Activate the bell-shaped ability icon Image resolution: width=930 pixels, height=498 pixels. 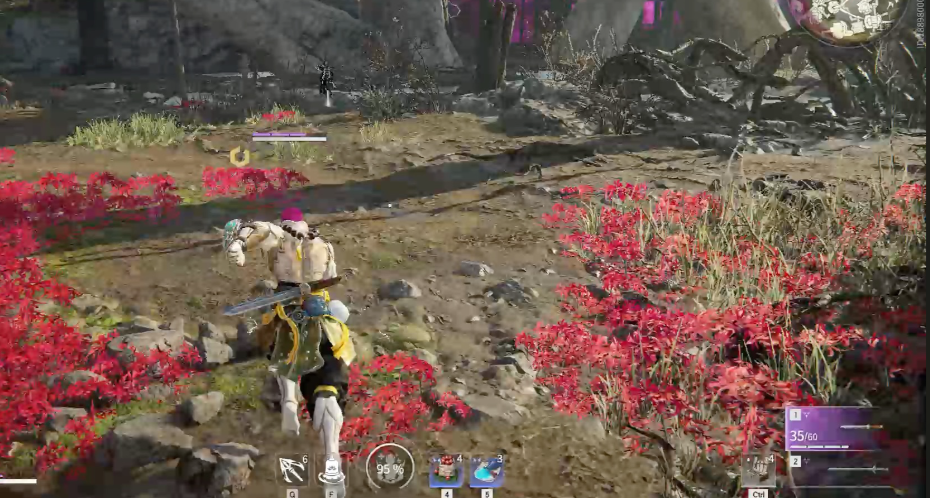[332, 470]
